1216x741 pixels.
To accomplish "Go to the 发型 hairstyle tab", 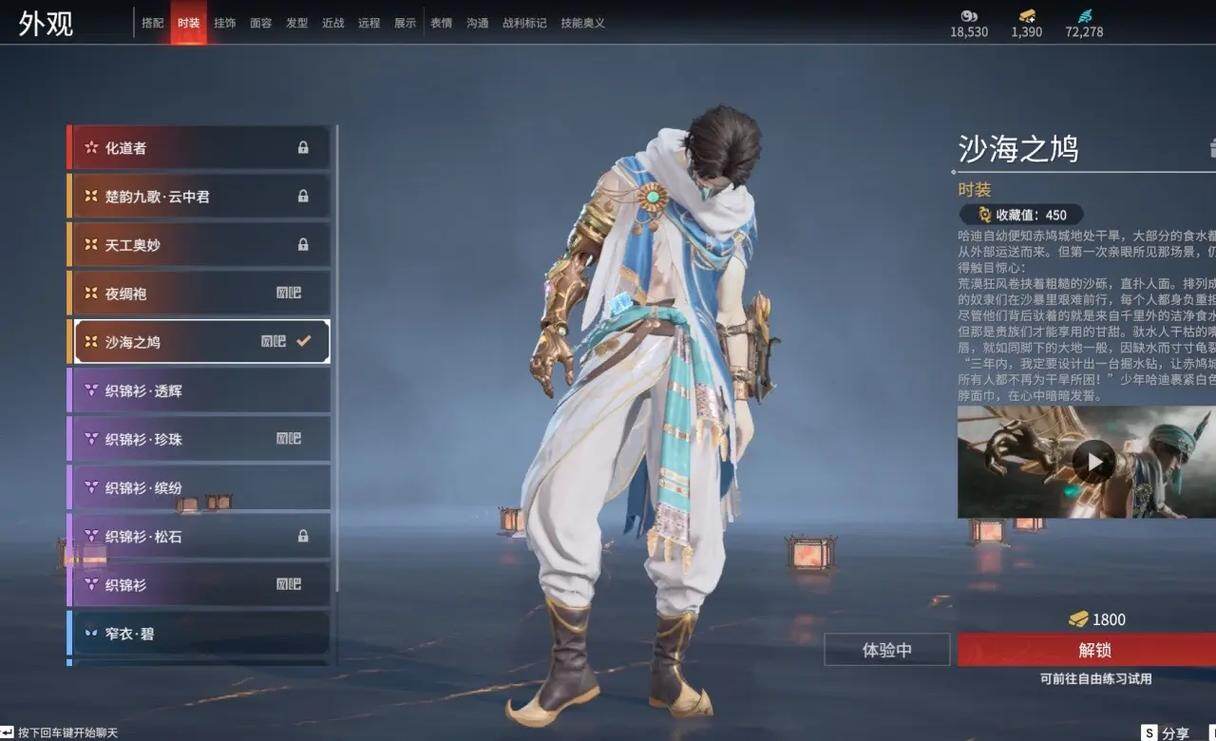I will pyautogui.click(x=296, y=23).
